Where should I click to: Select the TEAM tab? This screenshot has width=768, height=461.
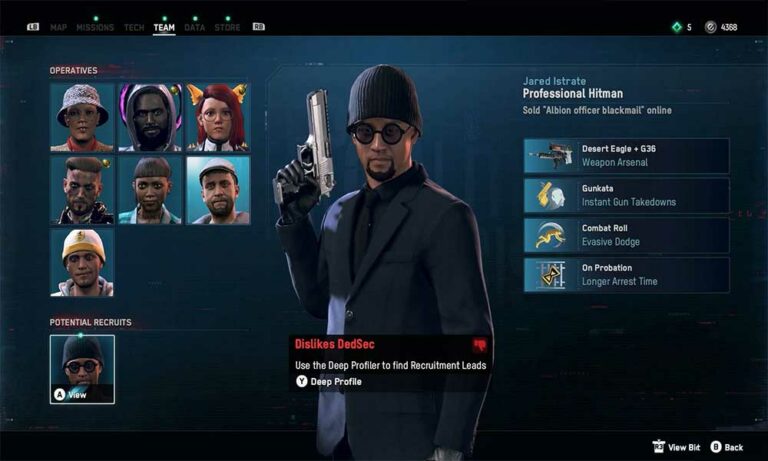pos(164,27)
